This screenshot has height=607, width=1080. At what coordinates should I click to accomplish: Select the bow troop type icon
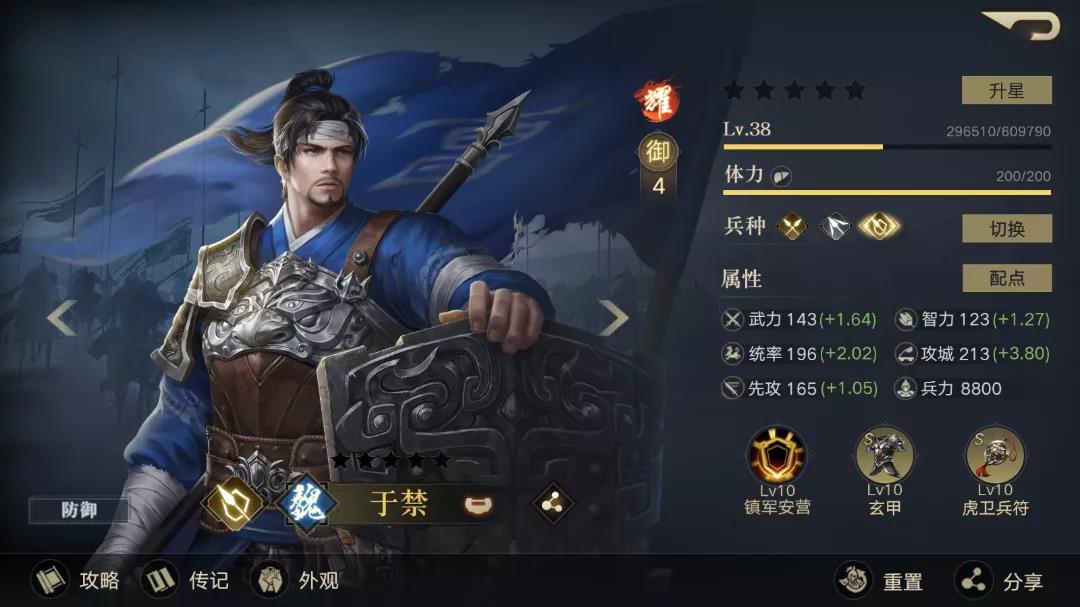835,227
